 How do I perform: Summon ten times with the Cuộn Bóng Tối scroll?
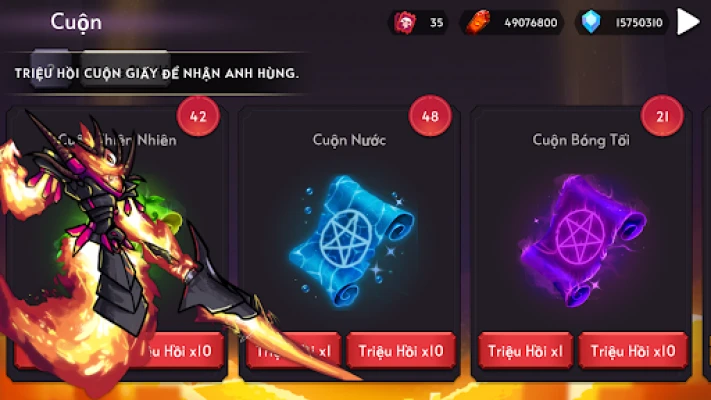tap(633, 351)
